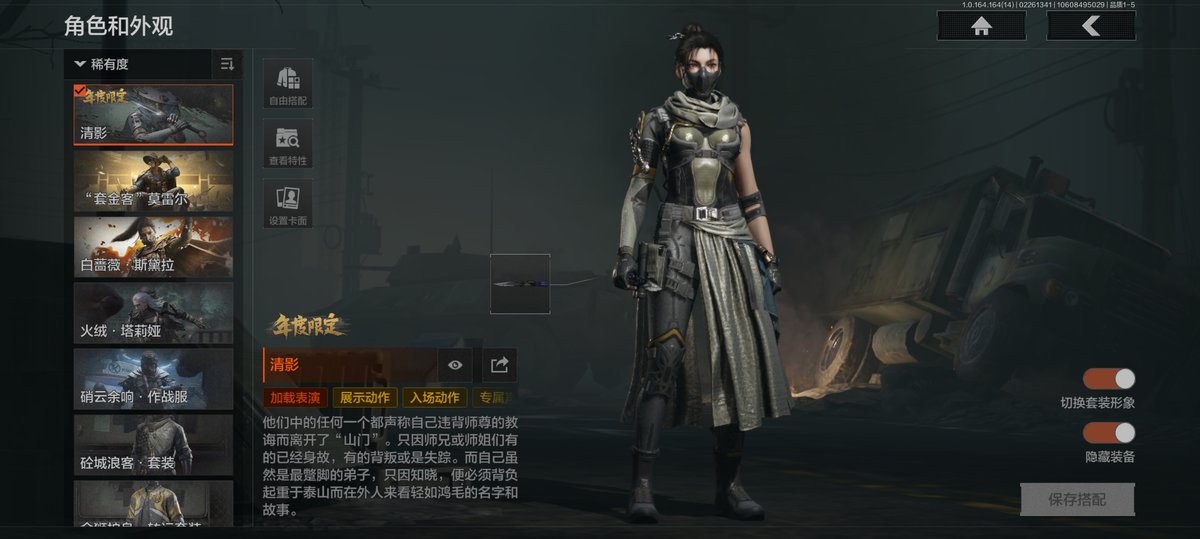The height and width of the screenshot is (539, 1200).
Task: Toggle the eye preview icon
Action: point(455,366)
